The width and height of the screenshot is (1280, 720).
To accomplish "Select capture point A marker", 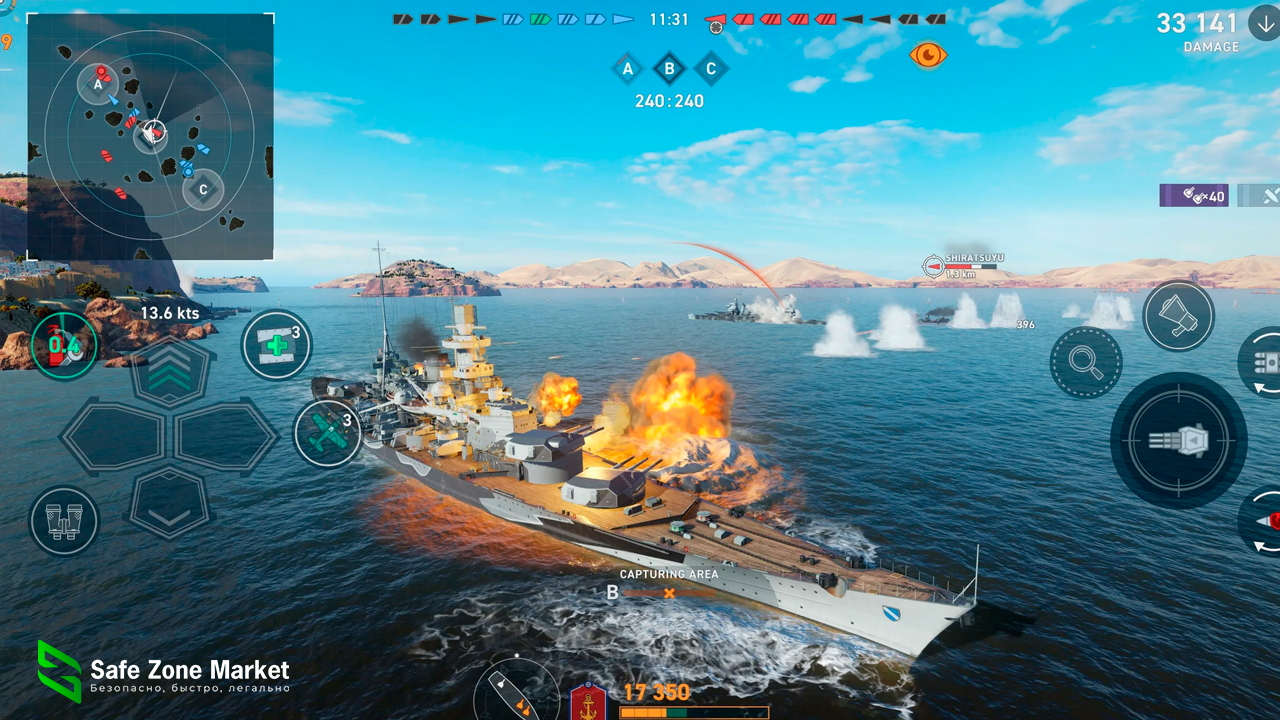I will click(x=628, y=69).
